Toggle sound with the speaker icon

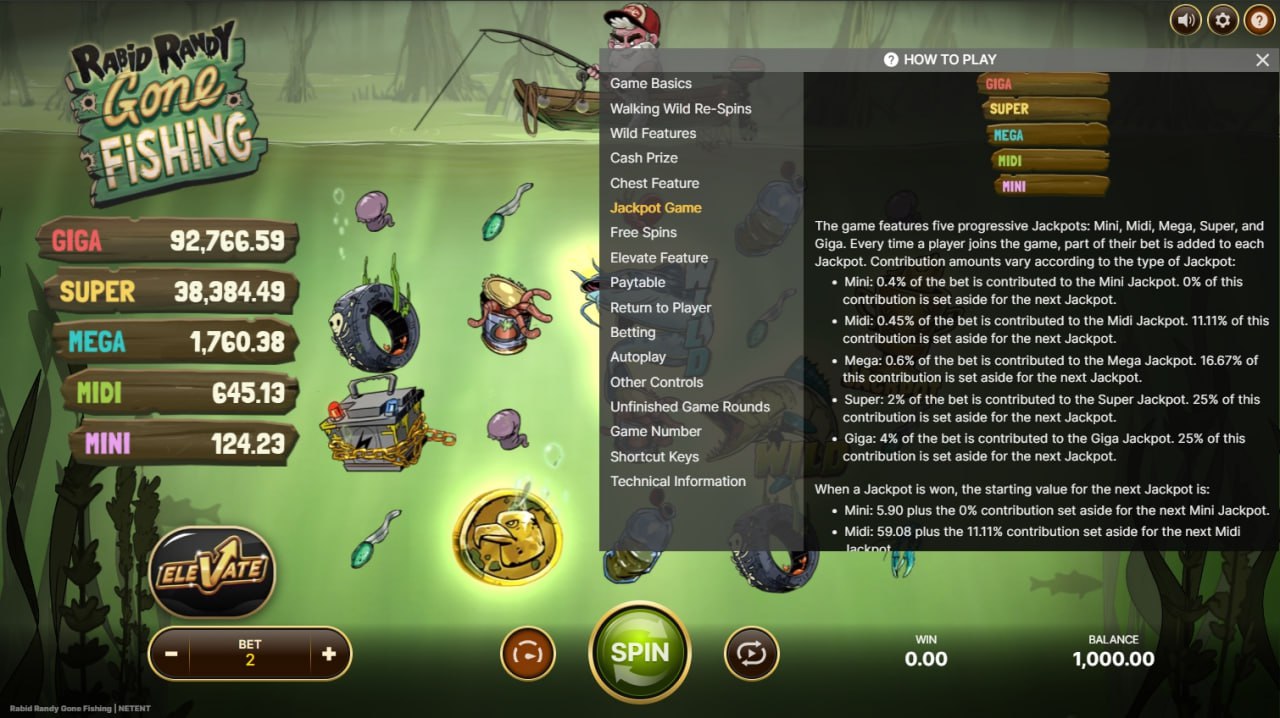pyautogui.click(x=1186, y=20)
